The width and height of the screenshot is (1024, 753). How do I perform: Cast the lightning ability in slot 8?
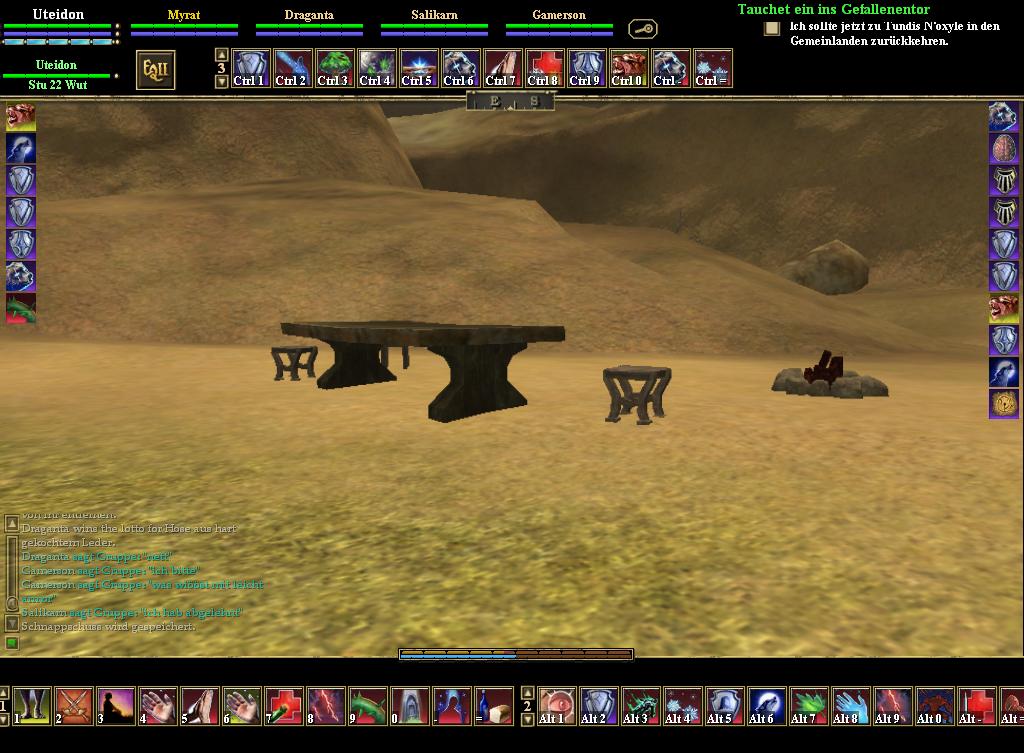[x=327, y=706]
